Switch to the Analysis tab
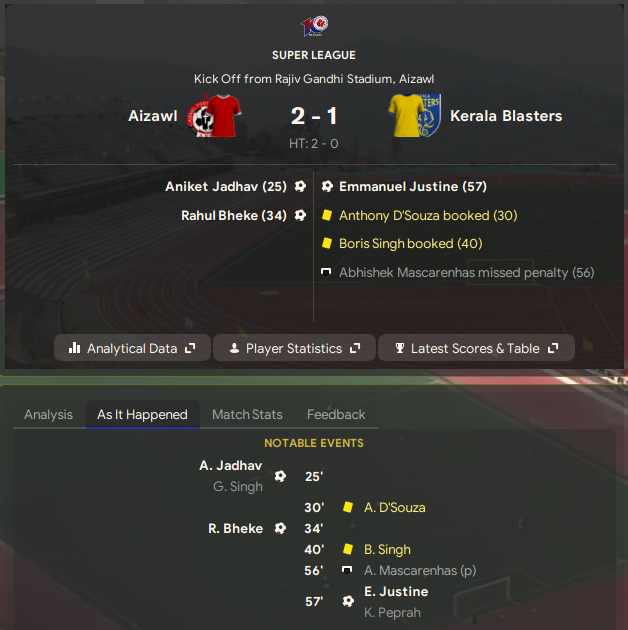The width and height of the screenshot is (628, 630). 48,414
